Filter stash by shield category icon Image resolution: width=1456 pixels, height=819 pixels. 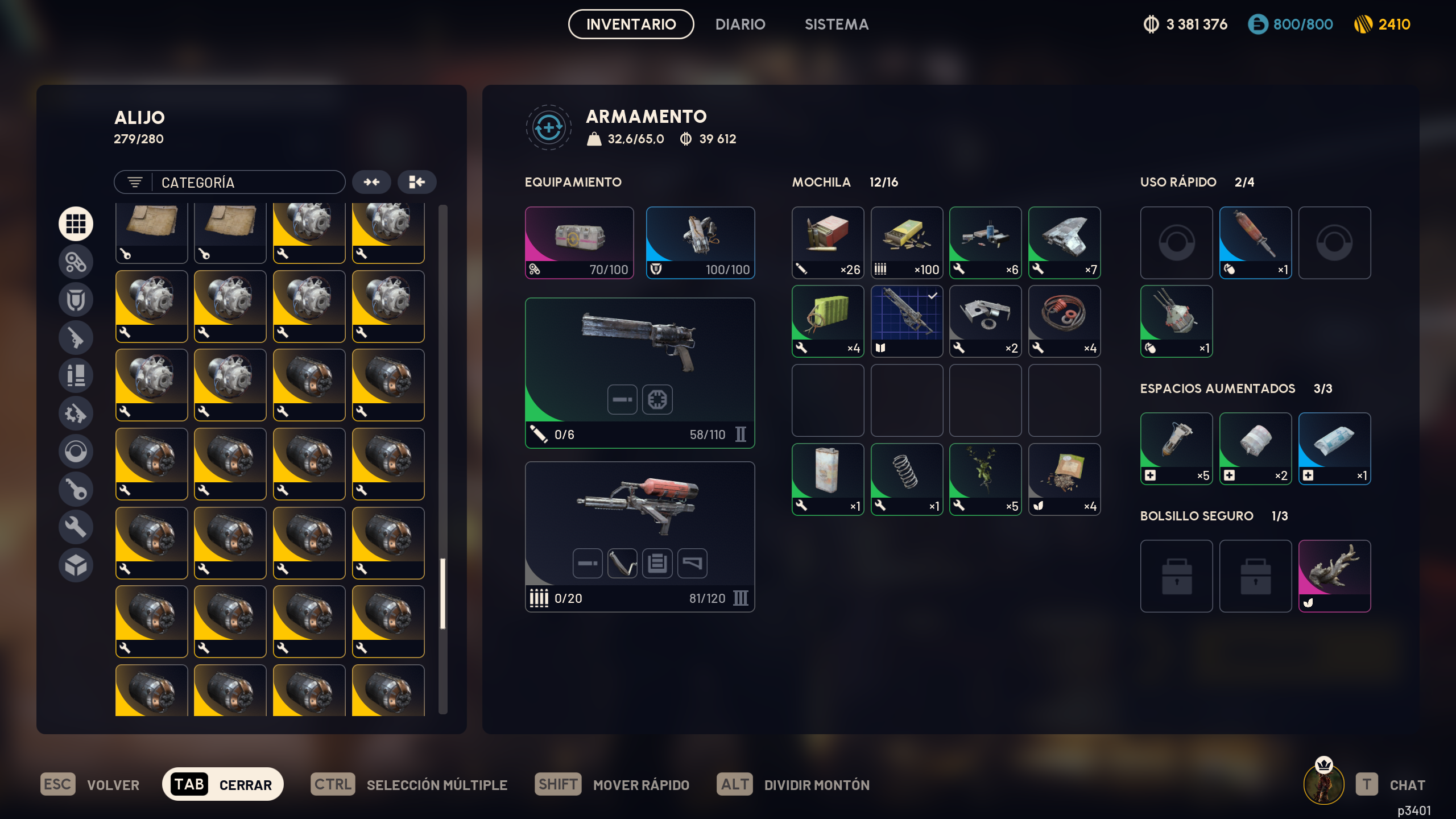coord(76,300)
